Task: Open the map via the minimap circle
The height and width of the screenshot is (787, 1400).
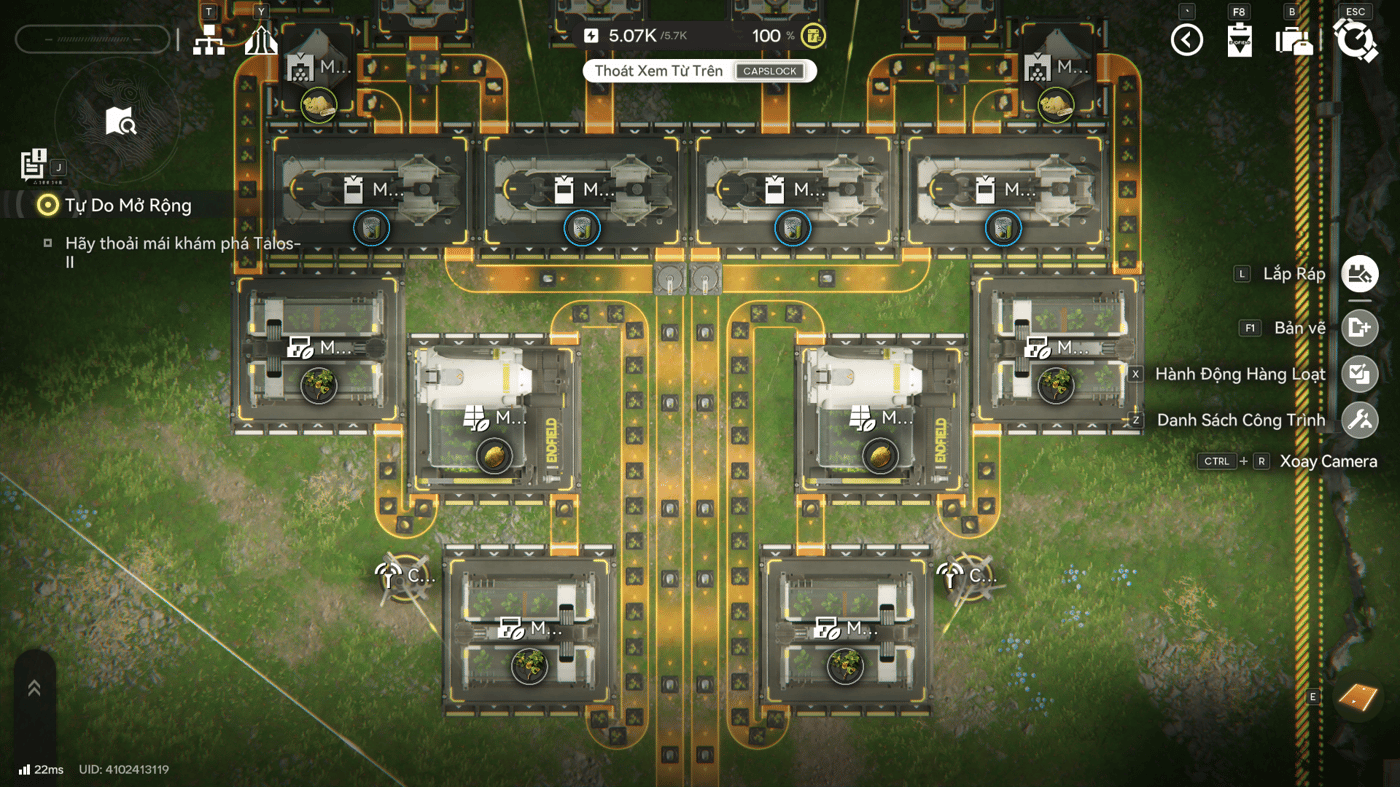Action: pos(120,122)
